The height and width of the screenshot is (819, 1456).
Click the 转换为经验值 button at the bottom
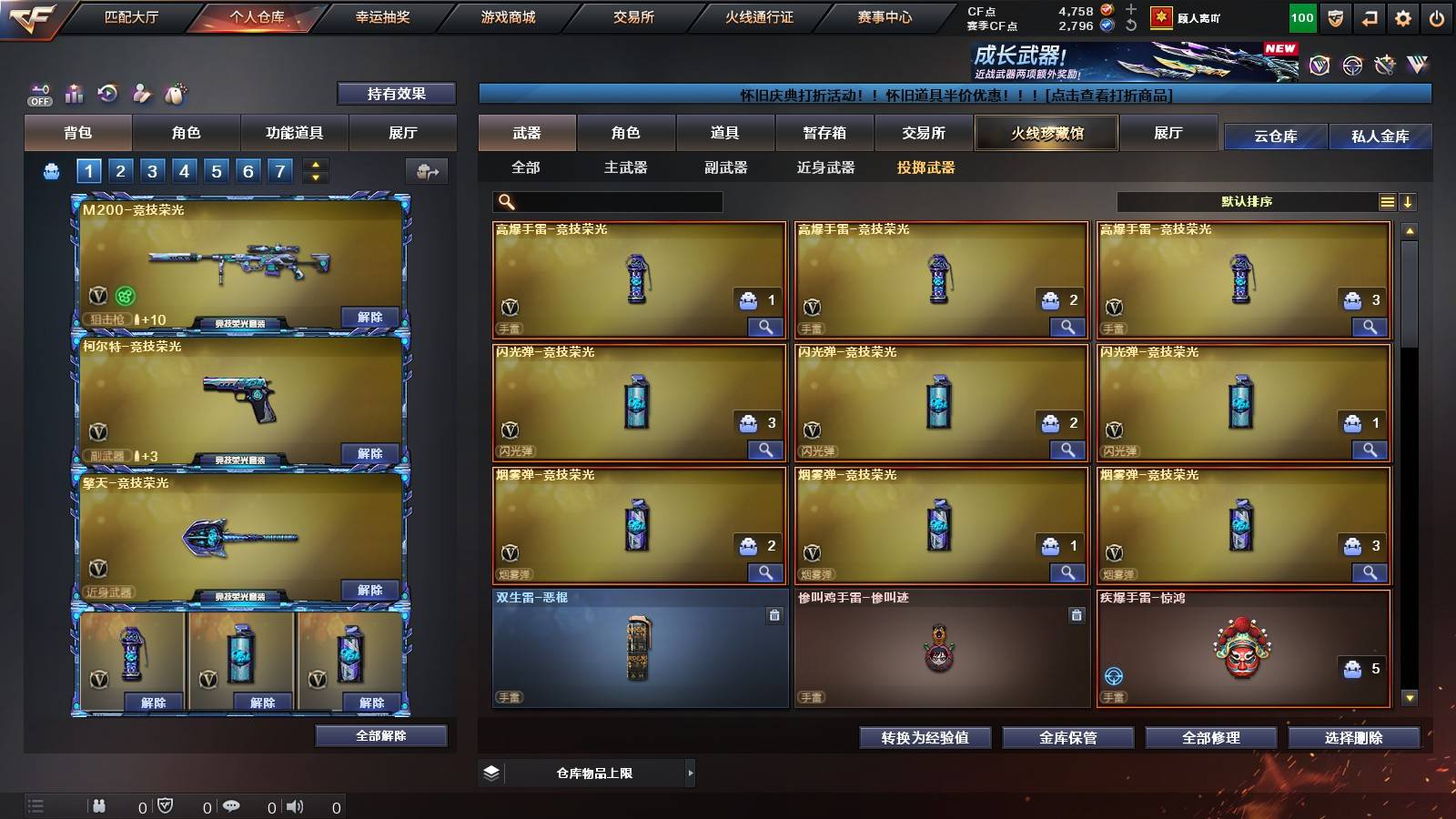click(925, 738)
